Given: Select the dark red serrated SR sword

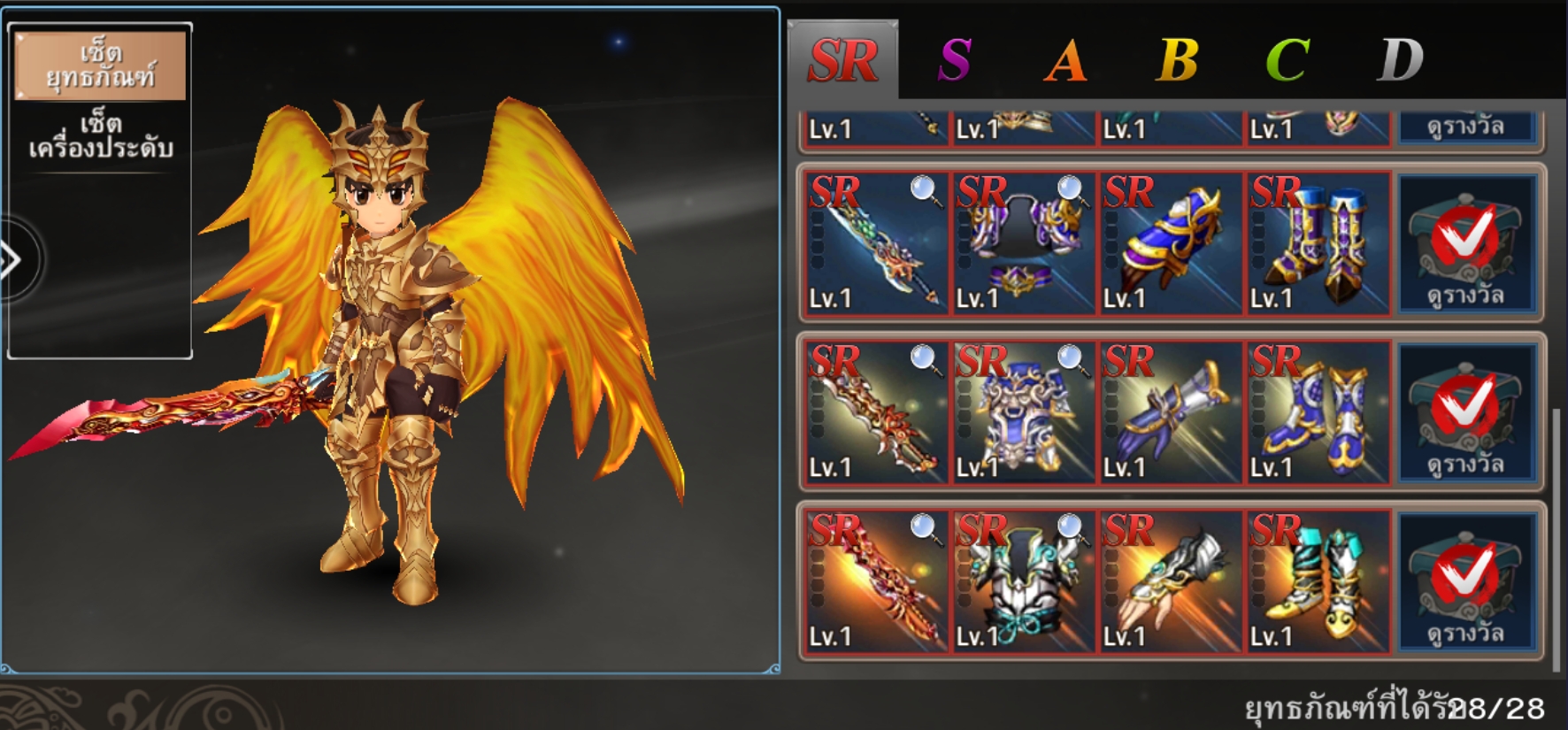Looking at the screenshot, I should tap(874, 412).
